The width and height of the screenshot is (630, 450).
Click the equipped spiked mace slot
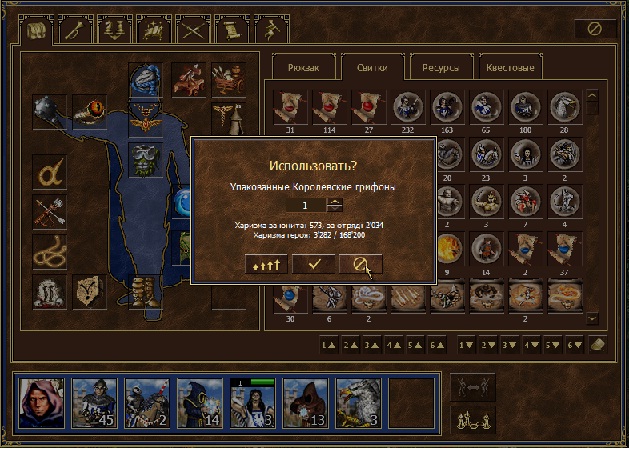click(x=49, y=110)
